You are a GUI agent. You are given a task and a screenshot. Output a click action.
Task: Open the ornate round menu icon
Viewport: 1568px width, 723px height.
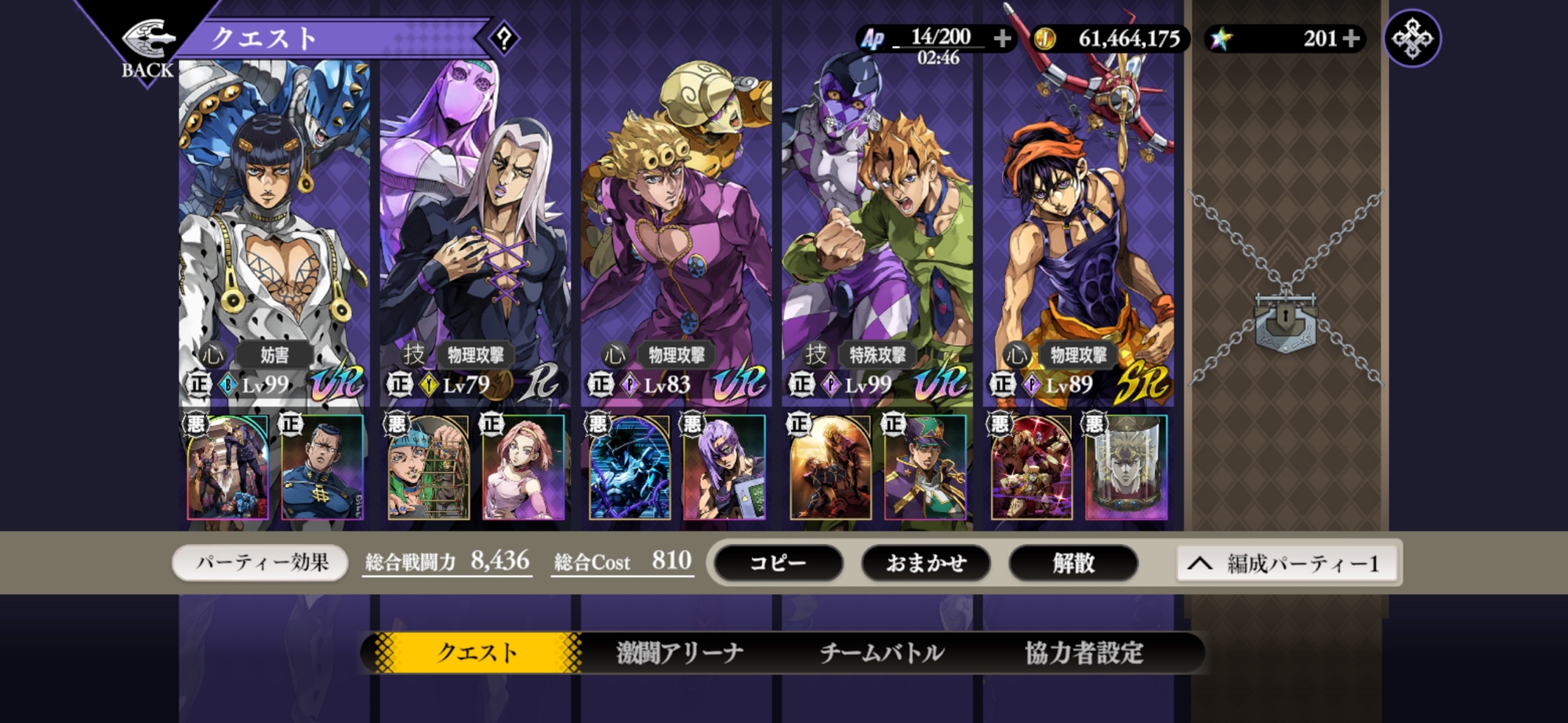click(x=1412, y=38)
